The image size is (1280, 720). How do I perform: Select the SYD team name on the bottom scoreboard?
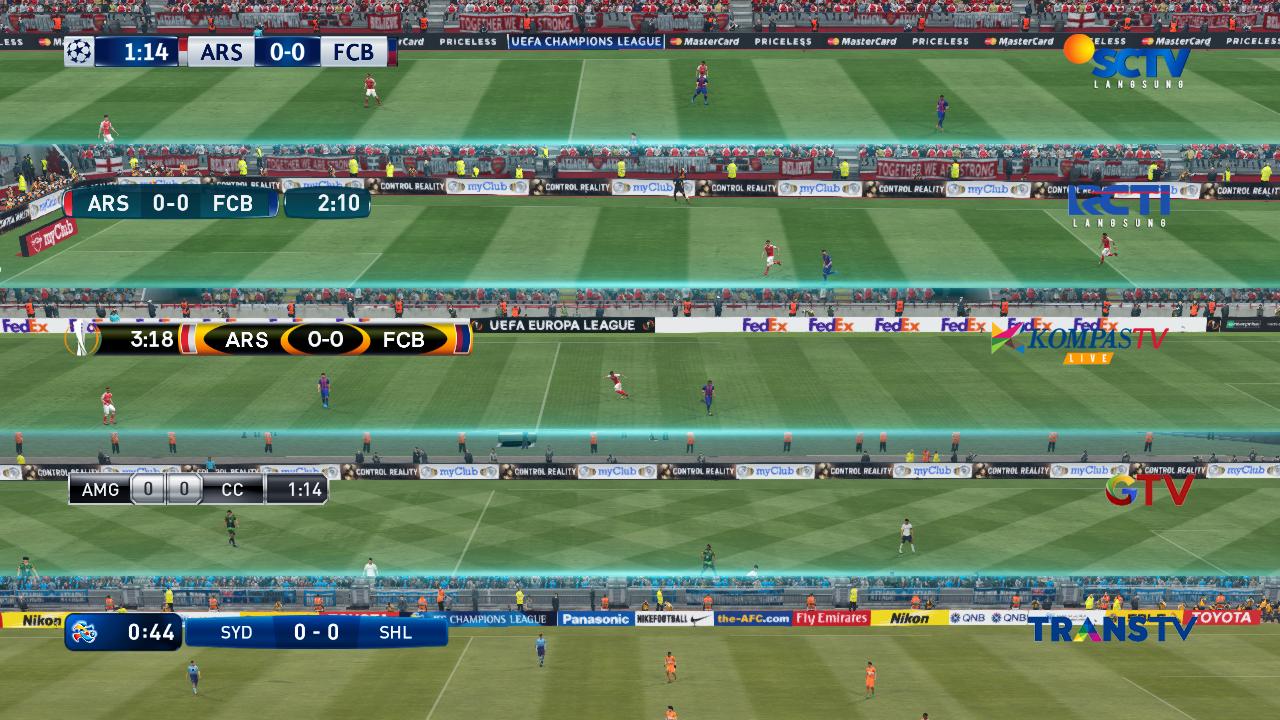point(238,632)
